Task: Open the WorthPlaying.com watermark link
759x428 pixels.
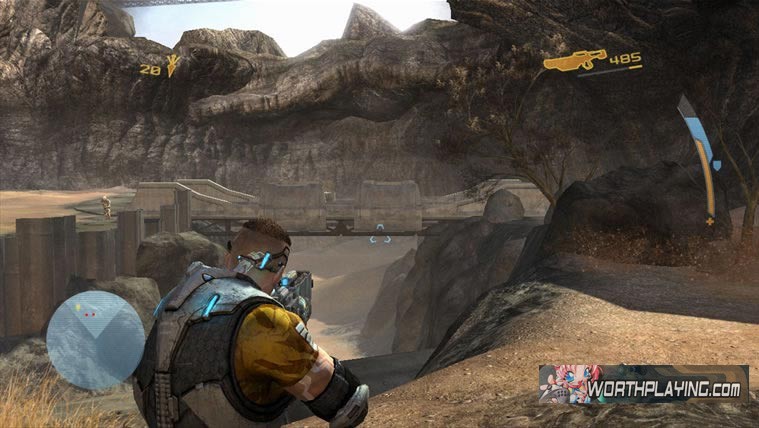Action: coord(642,383)
